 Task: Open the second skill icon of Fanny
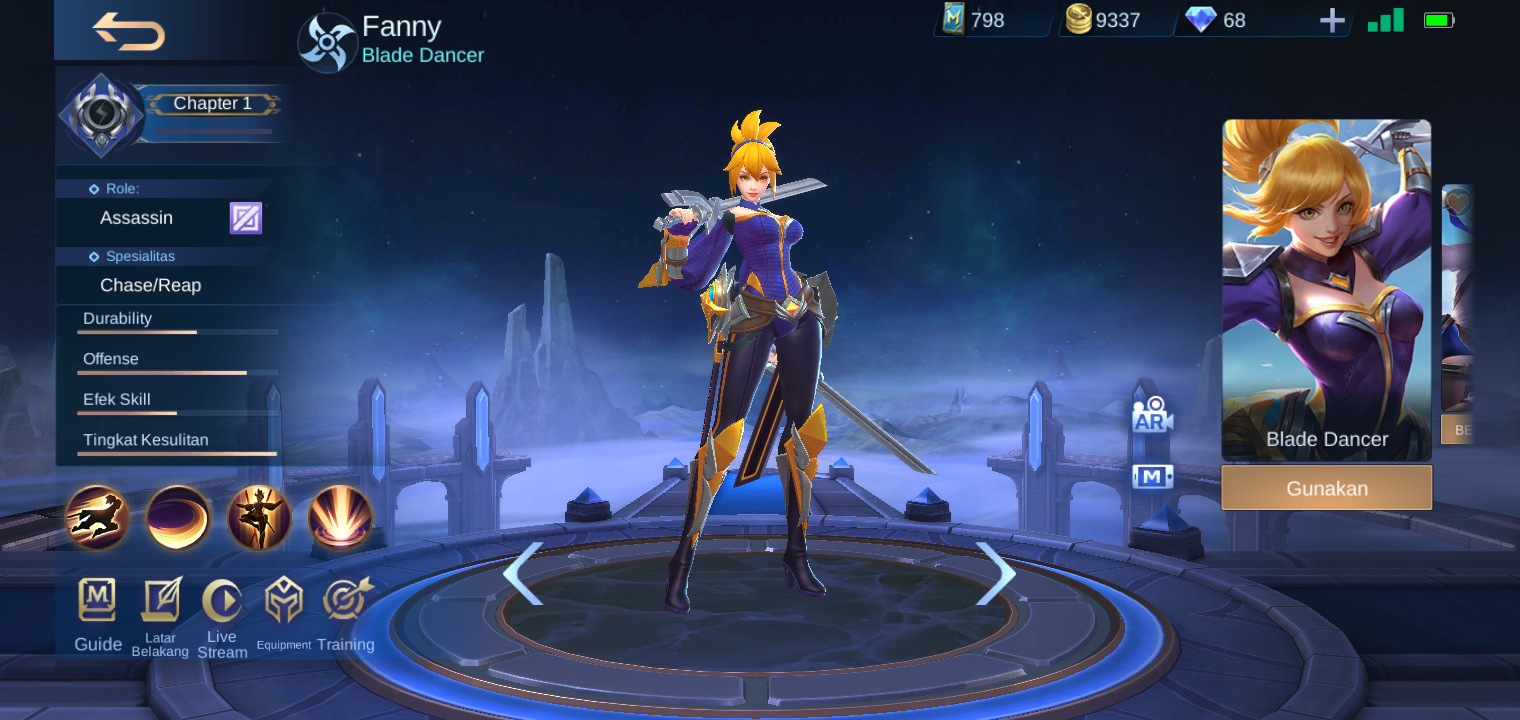pos(178,519)
